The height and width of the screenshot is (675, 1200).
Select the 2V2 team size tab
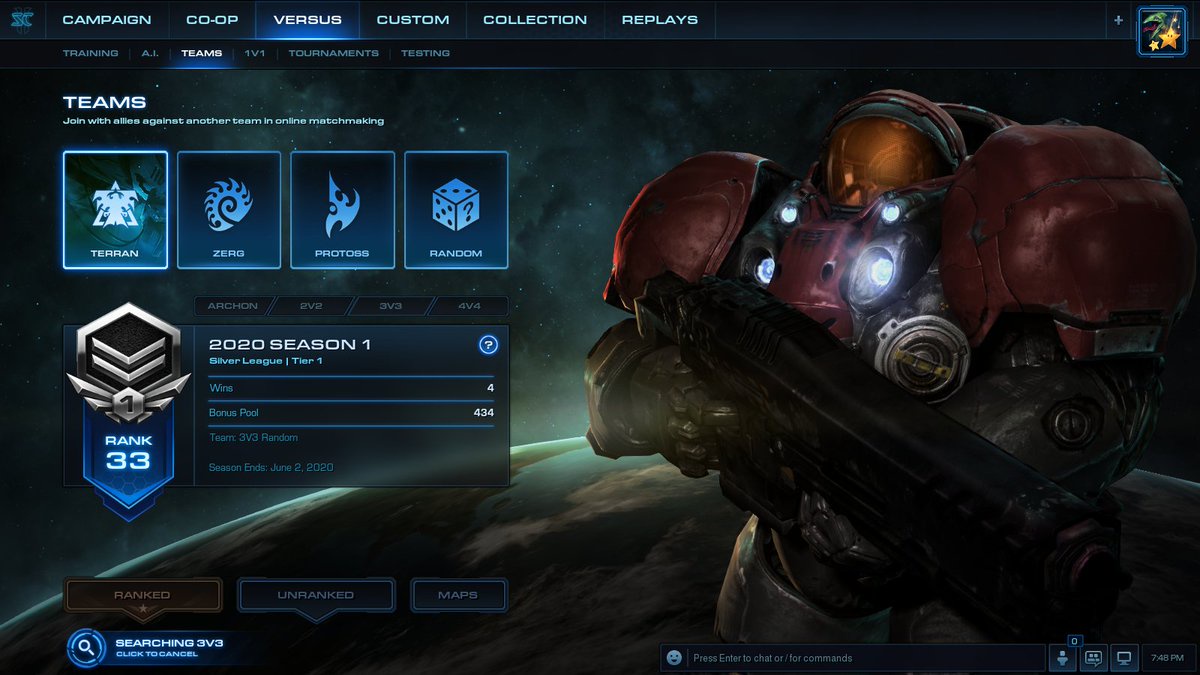pos(312,306)
